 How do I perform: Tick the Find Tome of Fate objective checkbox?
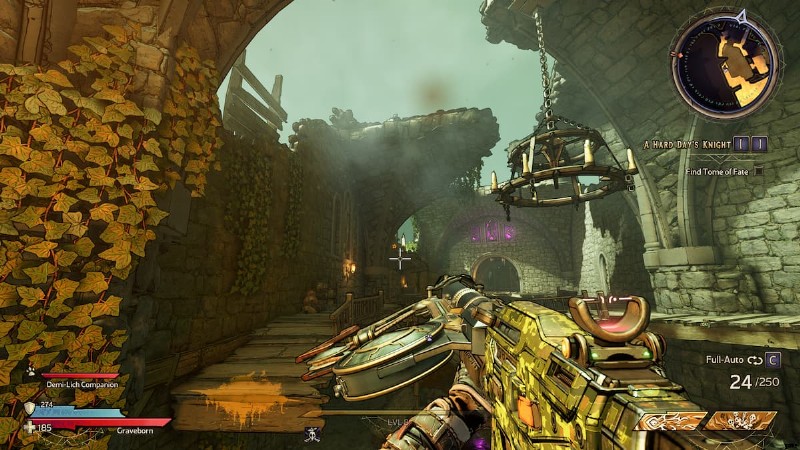(758, 171)
